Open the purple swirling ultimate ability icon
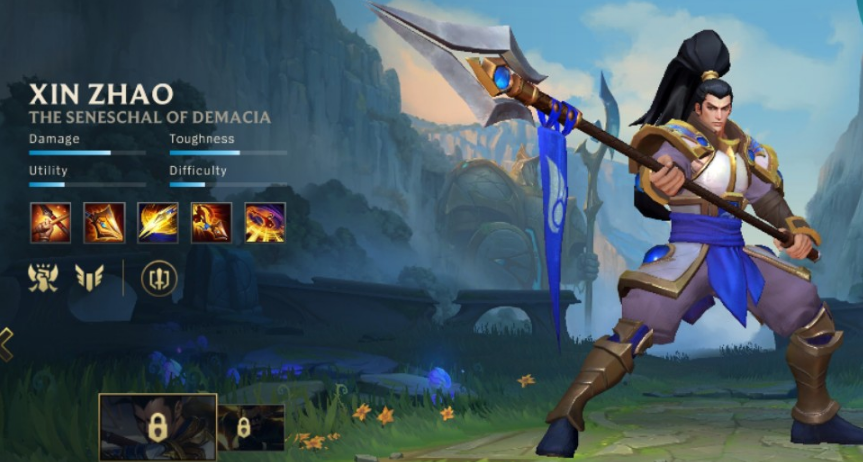Image resolution: width=863 pixels, height=462 pixels. coord(265,222)
